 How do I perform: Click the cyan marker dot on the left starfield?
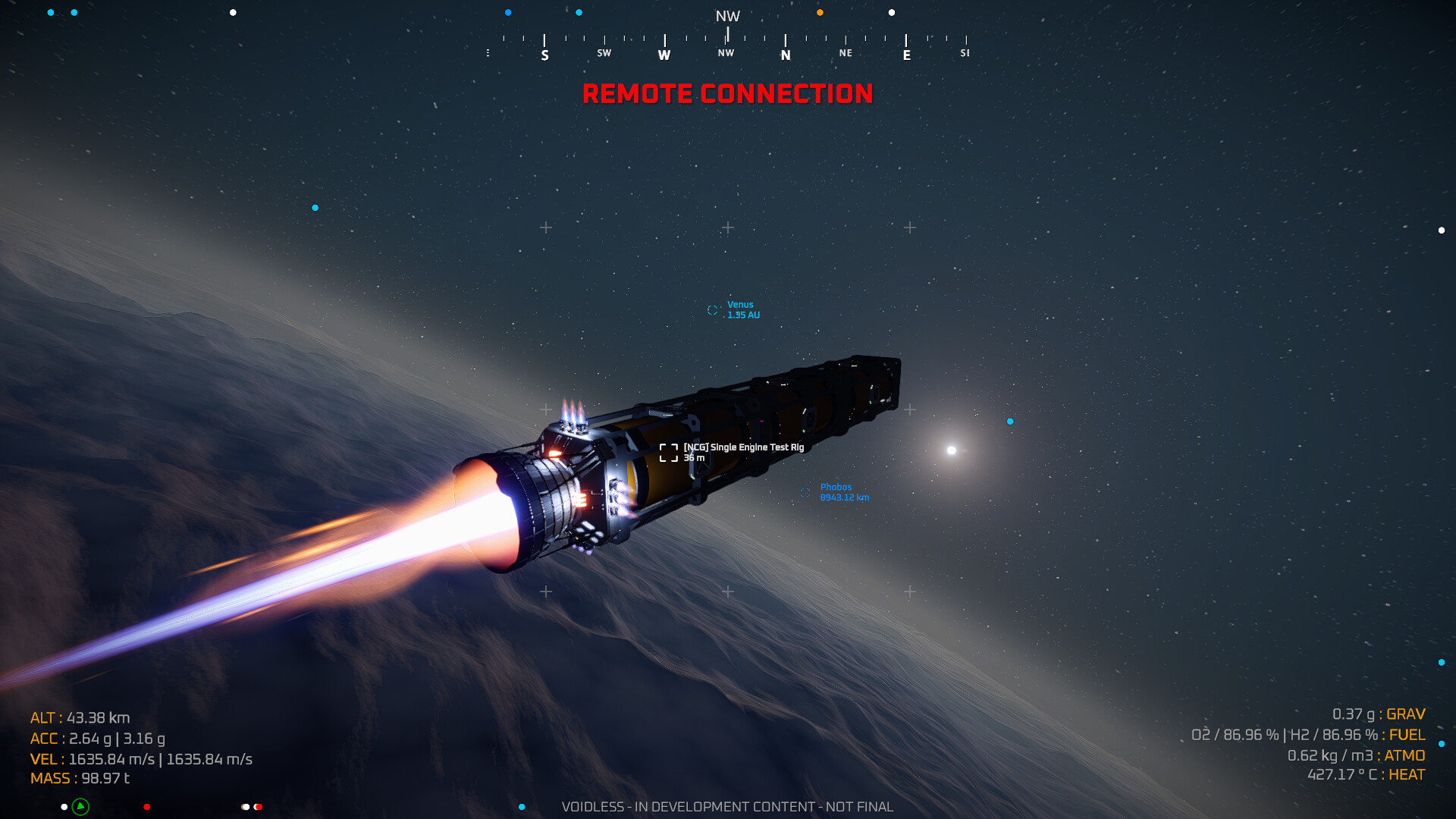[313, 206]
